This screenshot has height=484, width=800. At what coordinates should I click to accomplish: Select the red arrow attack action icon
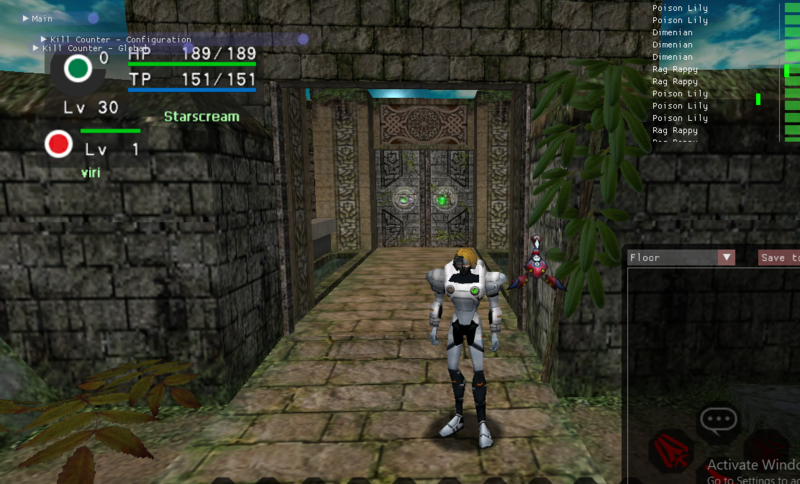[x=671, y=452]
